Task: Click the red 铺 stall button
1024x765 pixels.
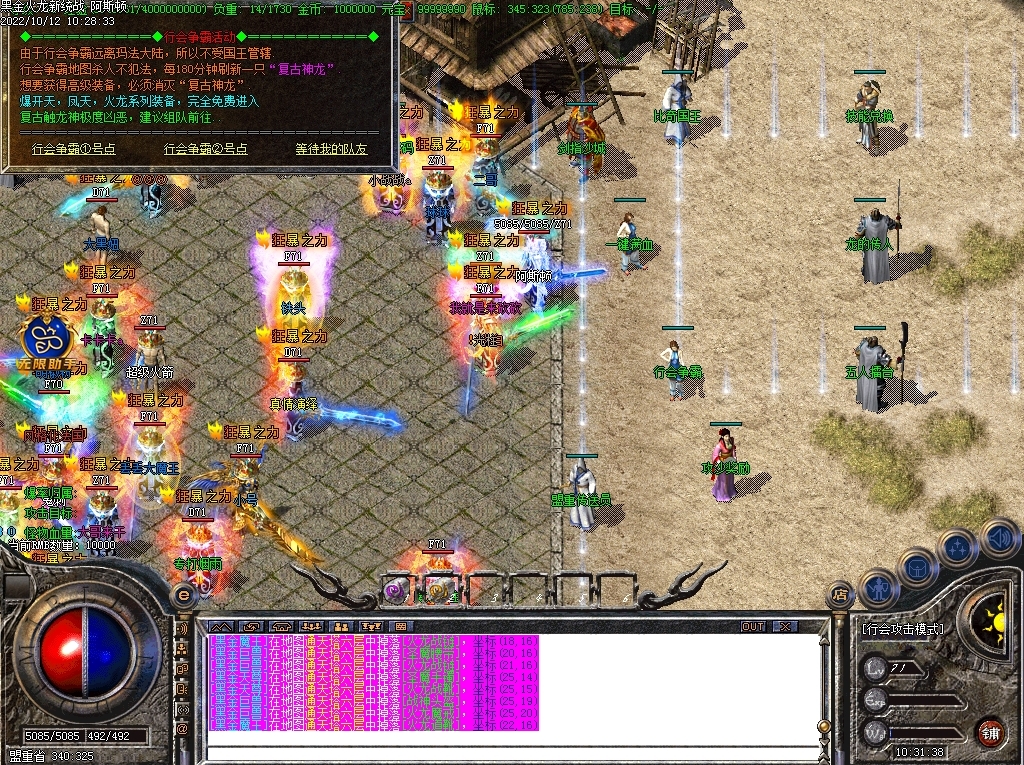Action: (990, 732)
